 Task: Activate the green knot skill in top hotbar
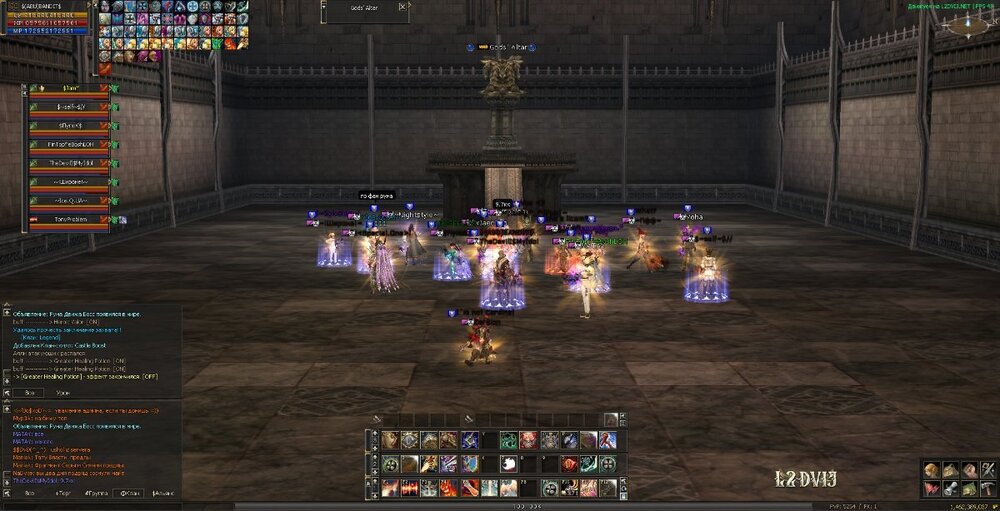pyautogui.click(x=507, y=440)
